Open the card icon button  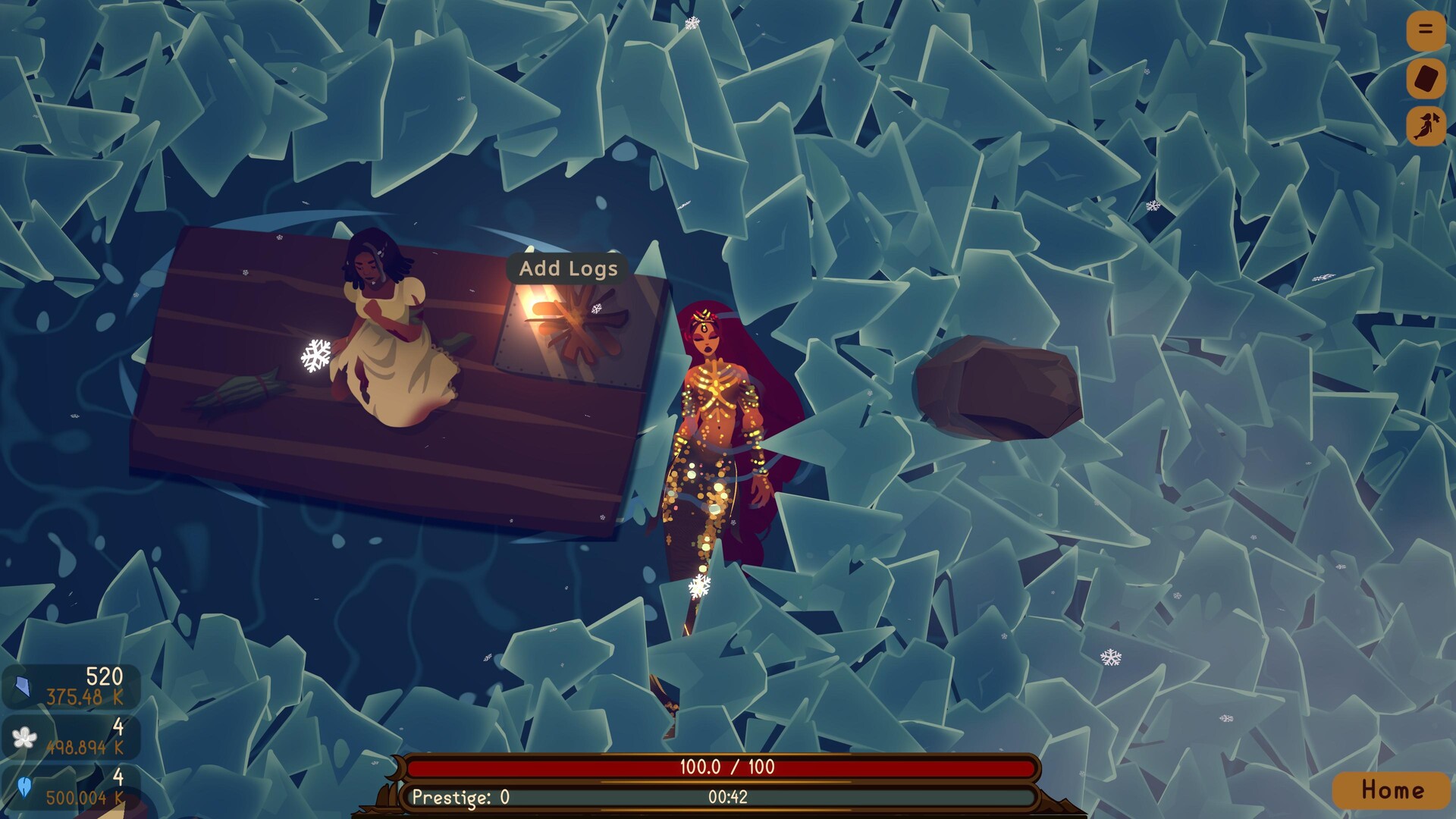pos(1426,79)
